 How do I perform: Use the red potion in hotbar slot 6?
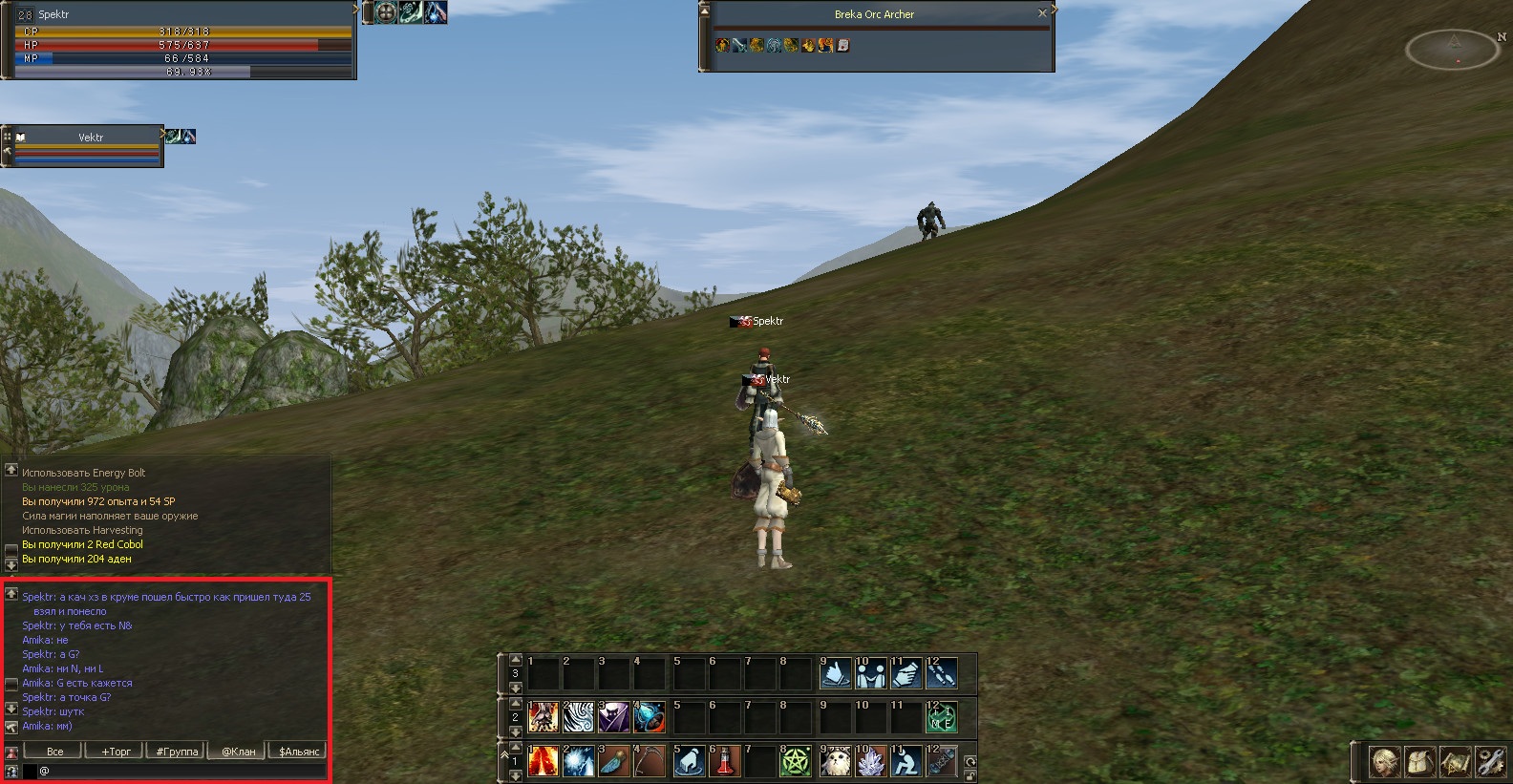723,761
